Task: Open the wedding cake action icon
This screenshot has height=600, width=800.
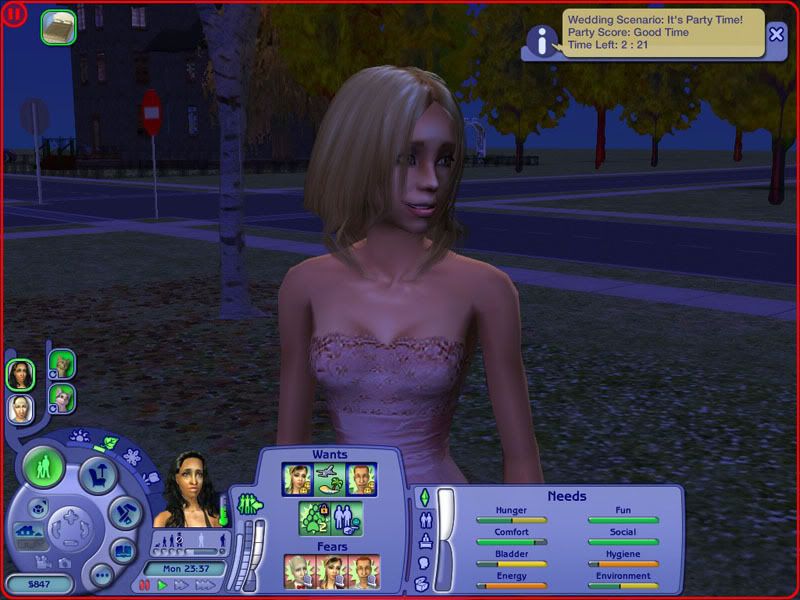Action: tap(59, 28)
